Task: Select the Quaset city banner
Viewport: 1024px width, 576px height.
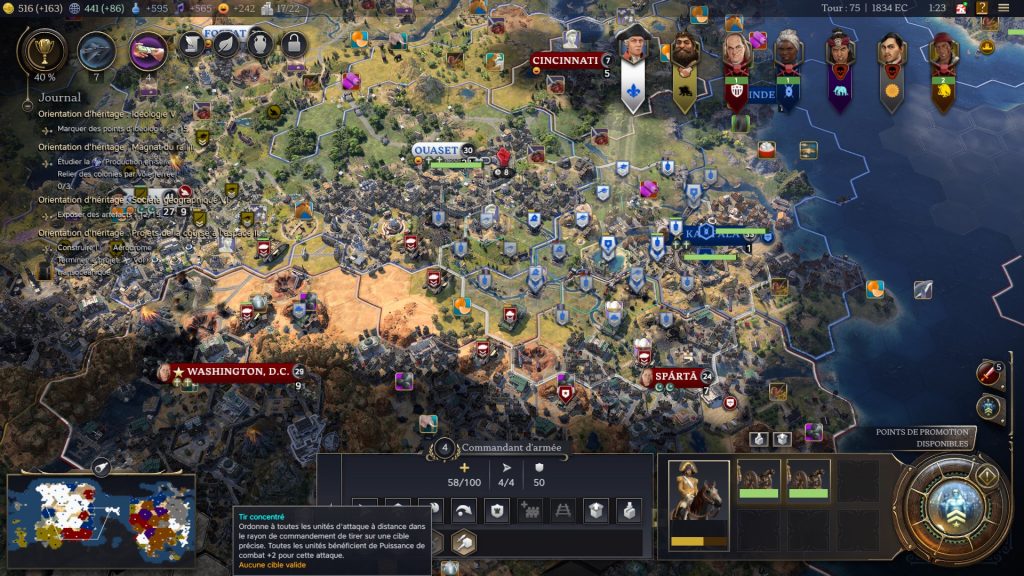Action: click(436, 151)
